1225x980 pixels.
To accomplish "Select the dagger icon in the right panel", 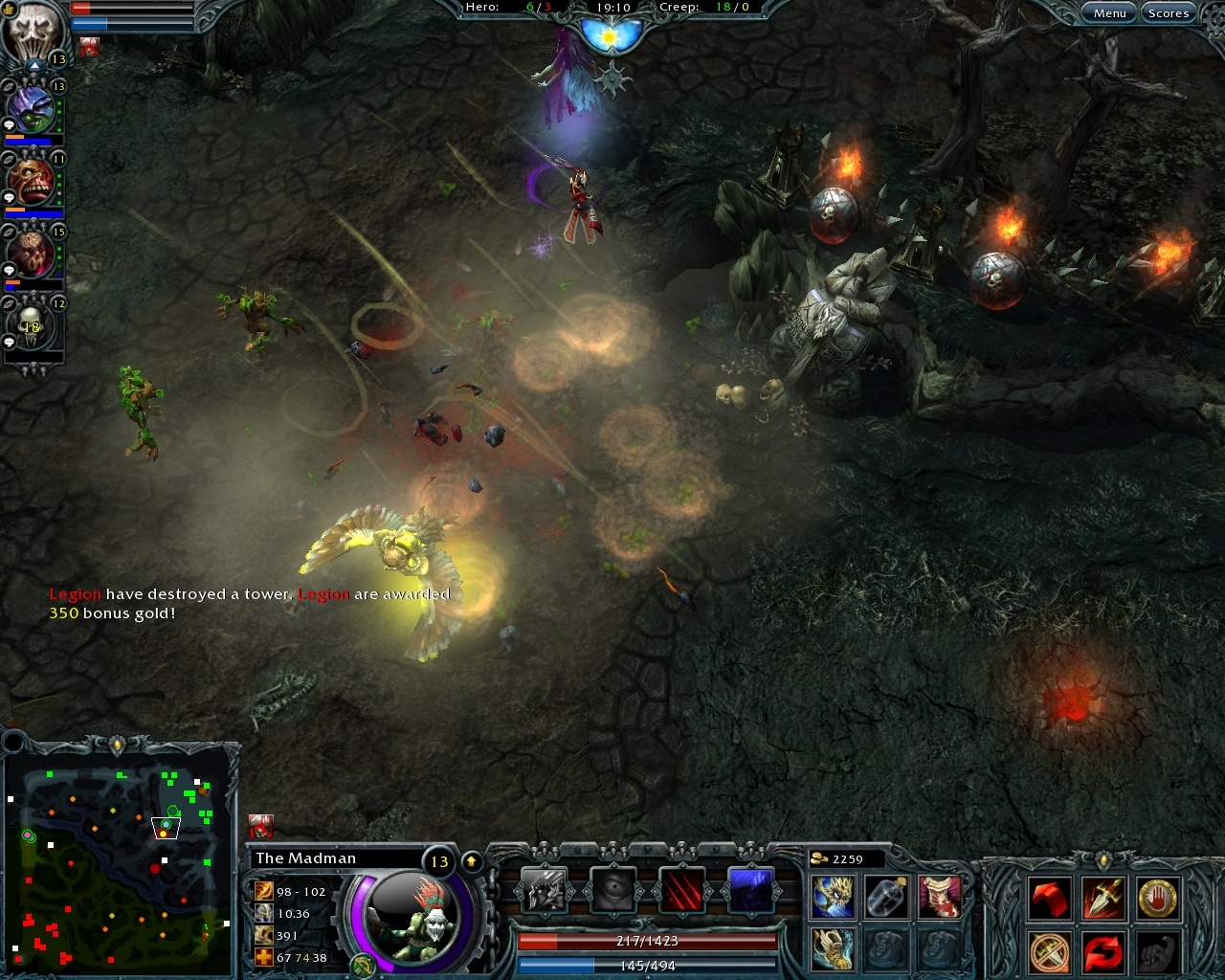I will 1103,899.
